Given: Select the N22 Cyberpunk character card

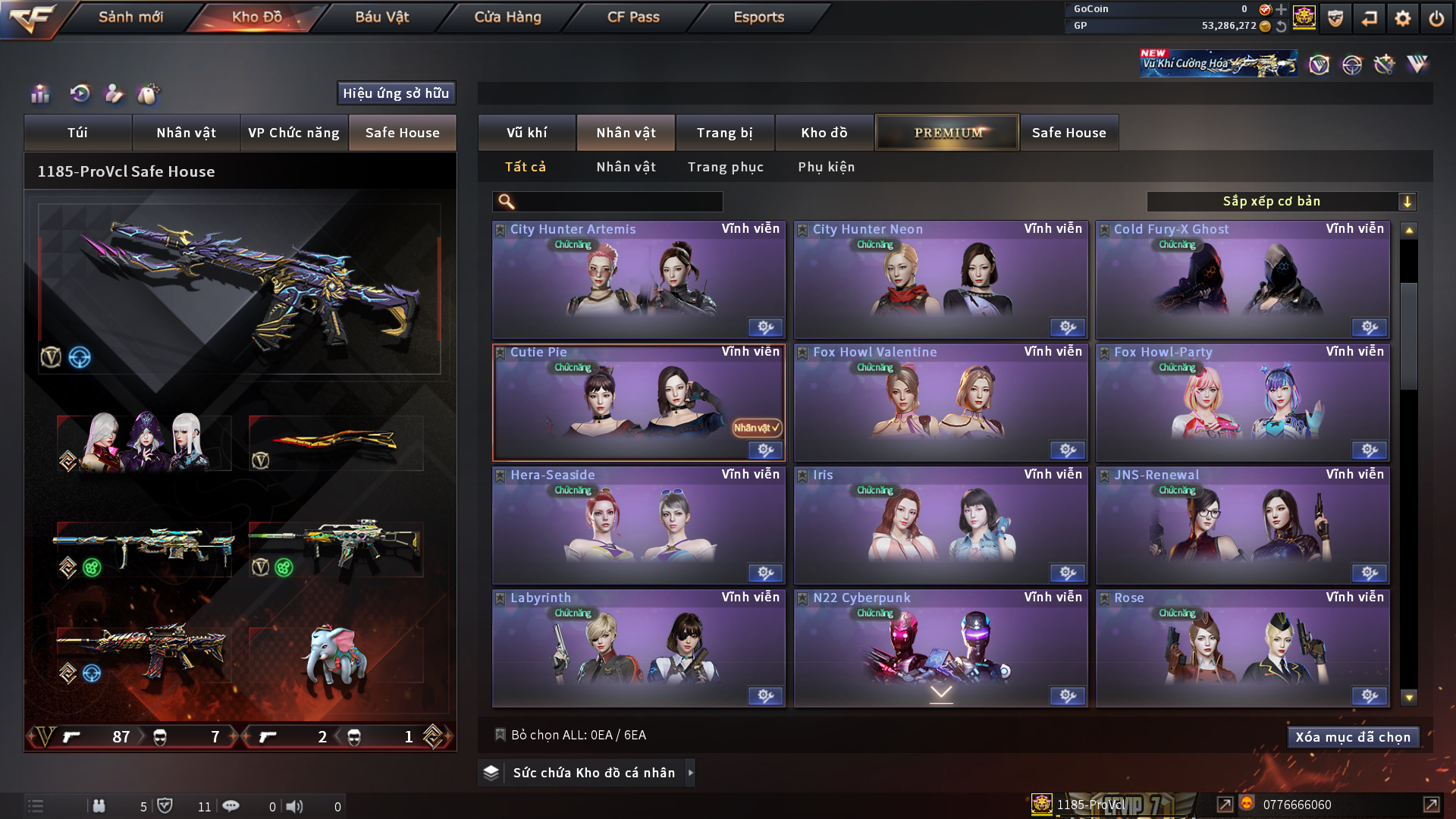Looking at the screenshot, I should click(x=940, y=649).
